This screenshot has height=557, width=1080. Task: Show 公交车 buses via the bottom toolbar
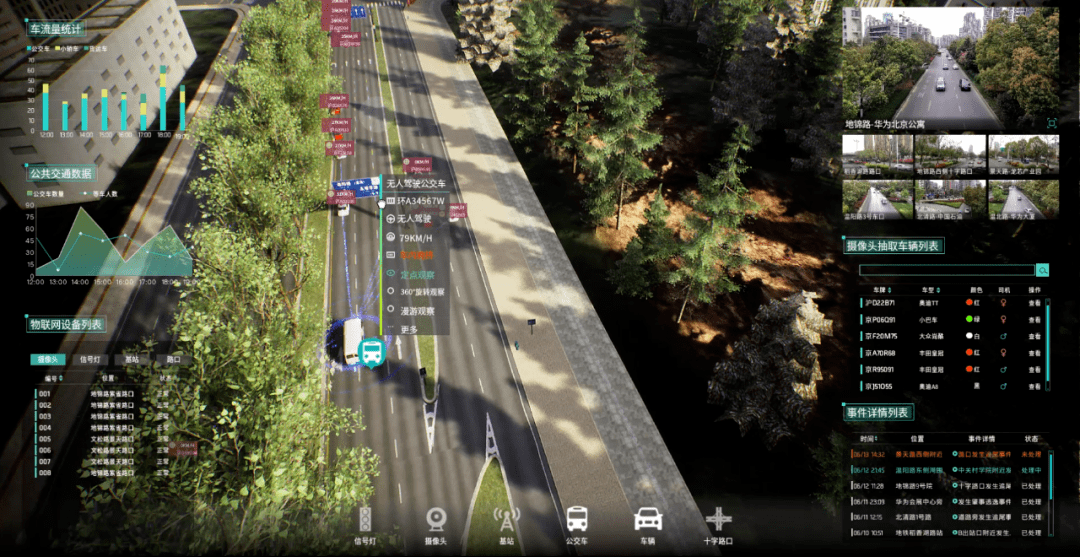point(577,519)
